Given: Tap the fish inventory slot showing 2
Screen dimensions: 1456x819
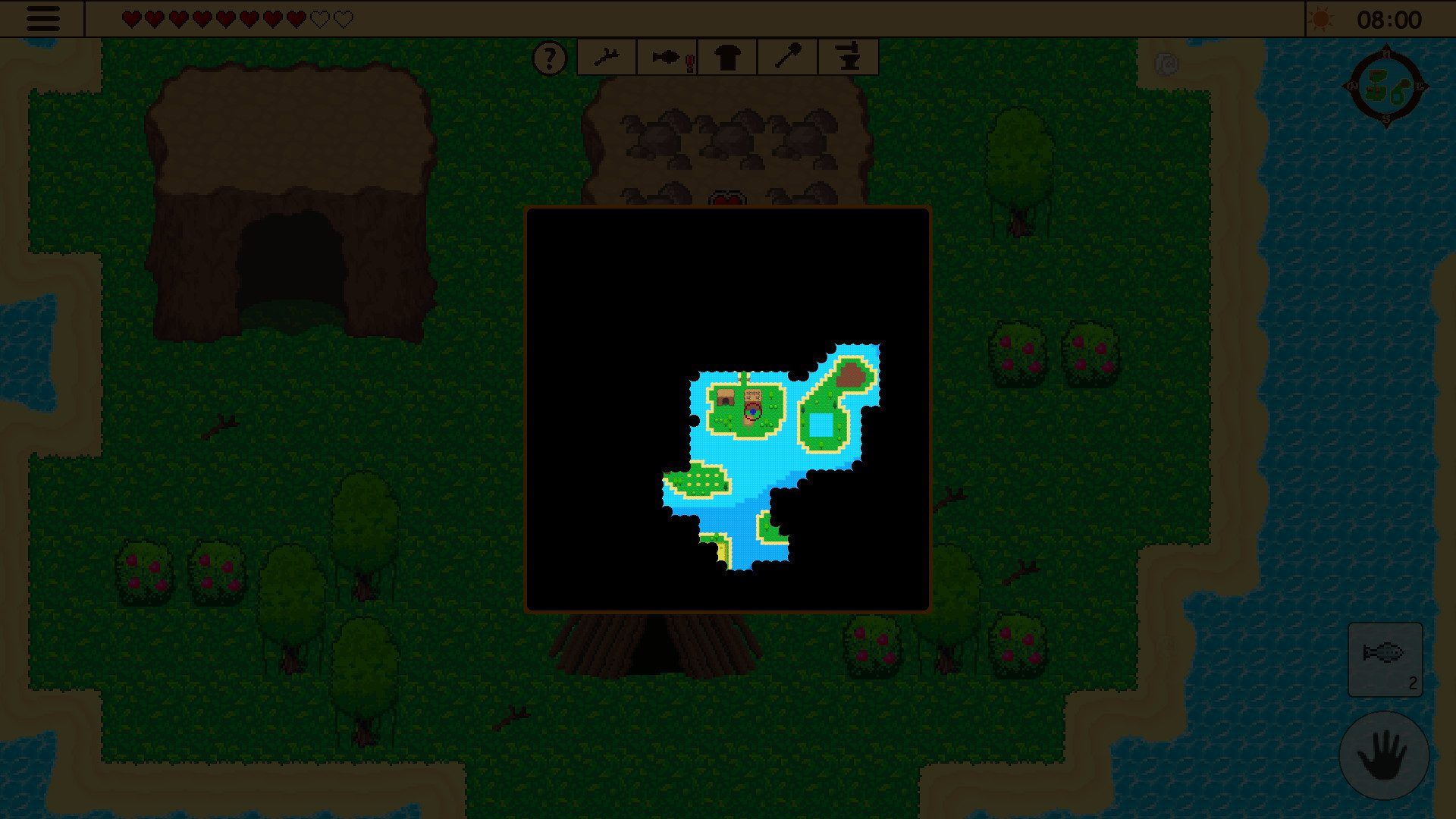Looking at the screenshot, I should (1386, 660).
